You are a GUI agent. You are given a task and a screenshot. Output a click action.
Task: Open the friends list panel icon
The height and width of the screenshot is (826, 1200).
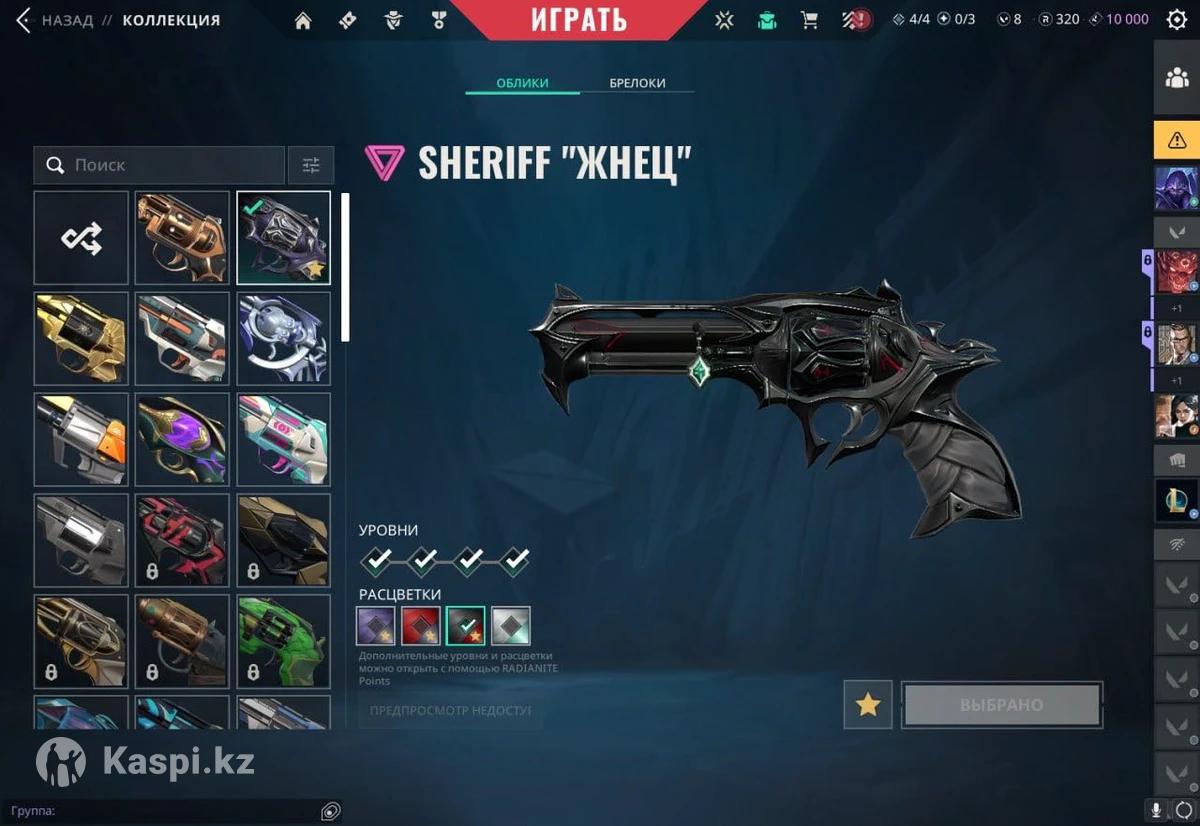coord(1177,79)
